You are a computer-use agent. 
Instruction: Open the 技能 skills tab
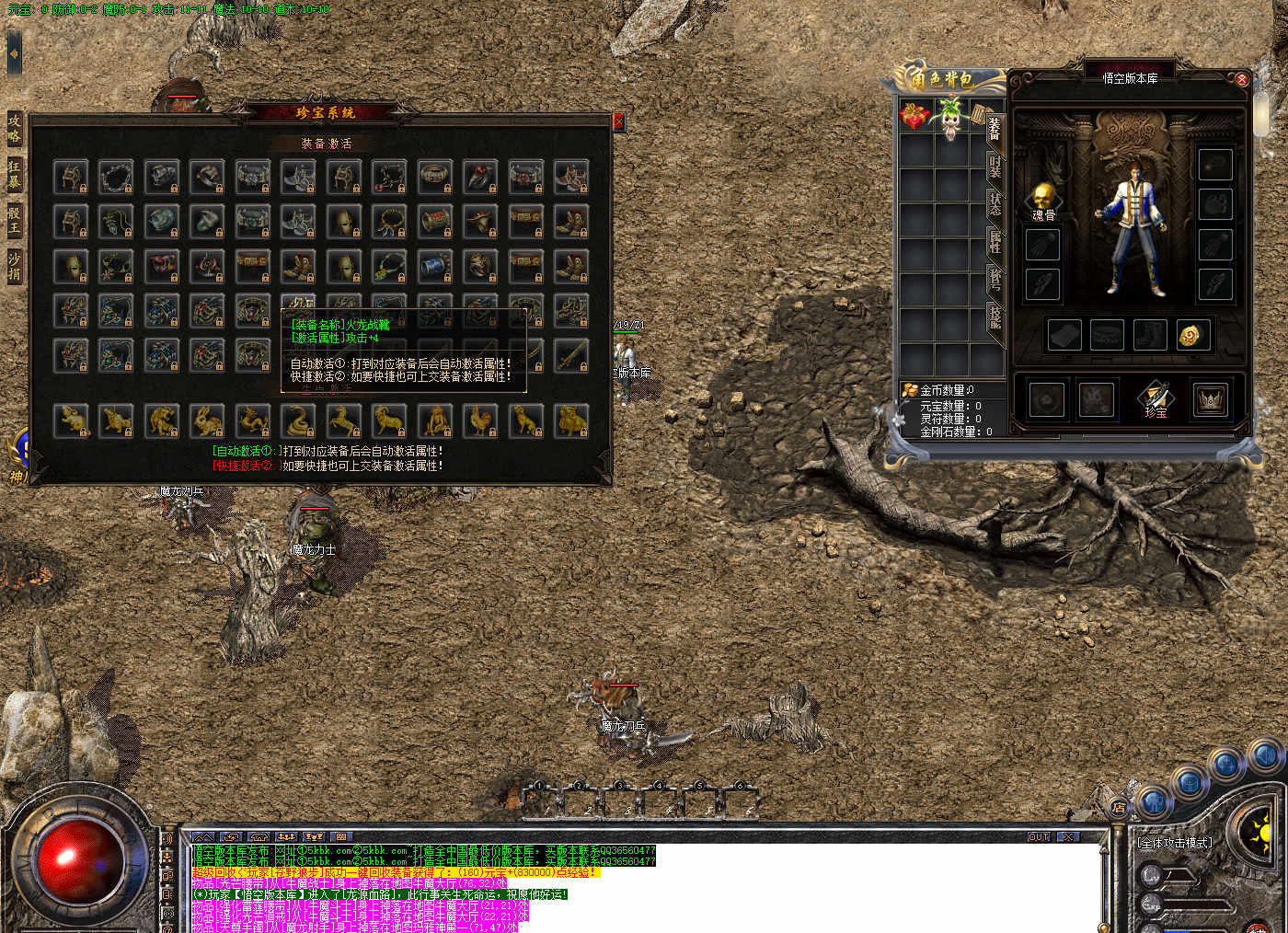click(995, 317)
